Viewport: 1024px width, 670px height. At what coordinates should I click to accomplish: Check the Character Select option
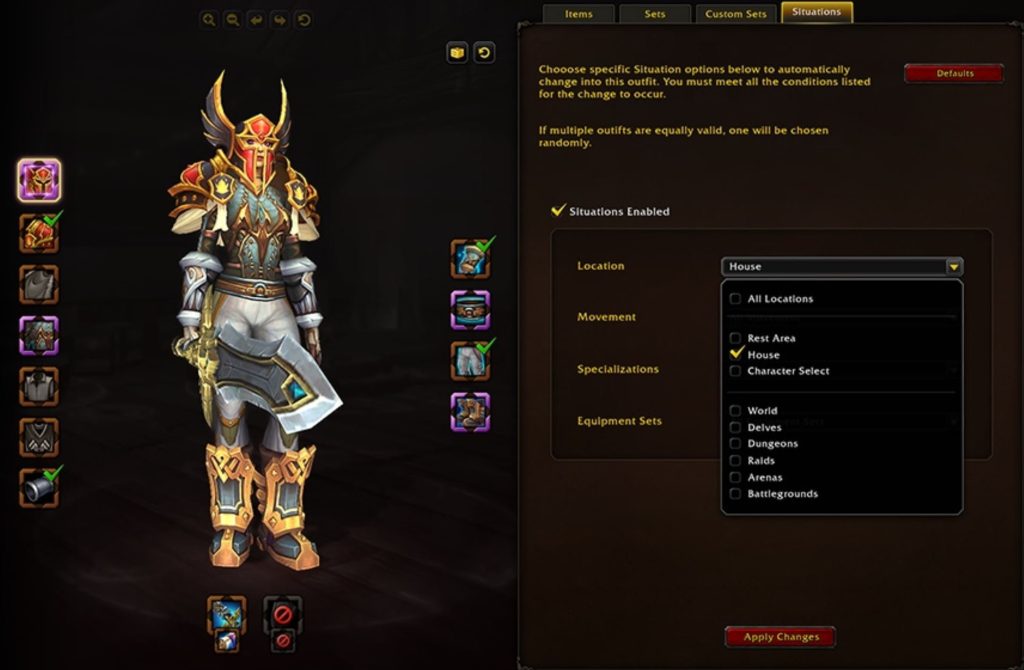click(x=736, y=371)
